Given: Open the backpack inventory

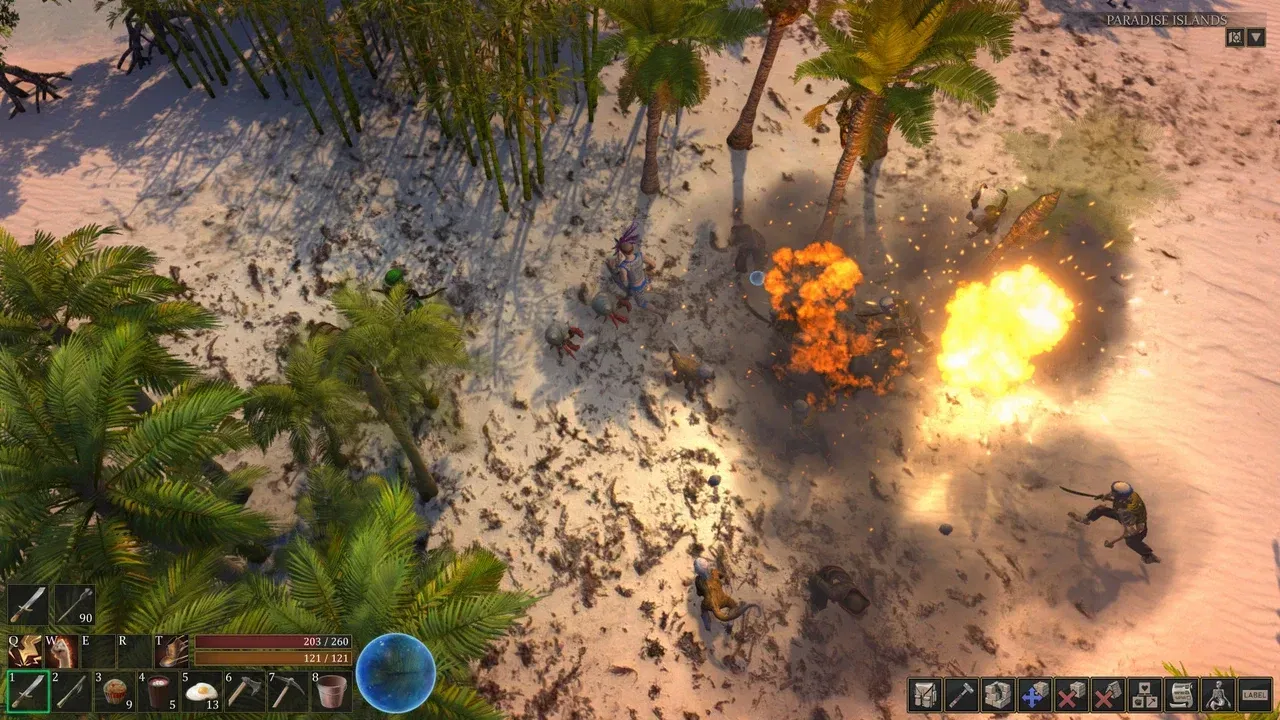Looking at the screenshot, I should [x=925, y=695].
